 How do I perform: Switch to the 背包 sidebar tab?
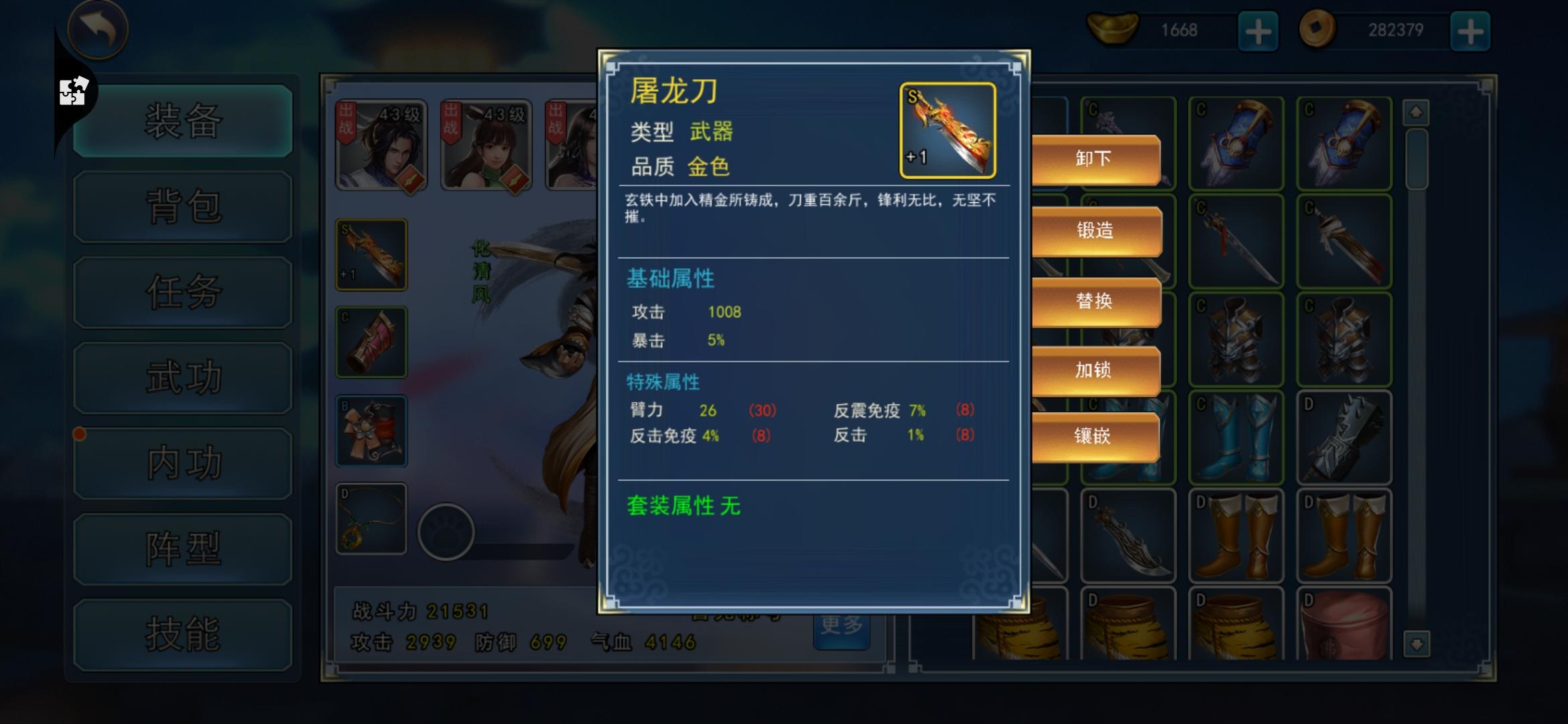[182, 207]
